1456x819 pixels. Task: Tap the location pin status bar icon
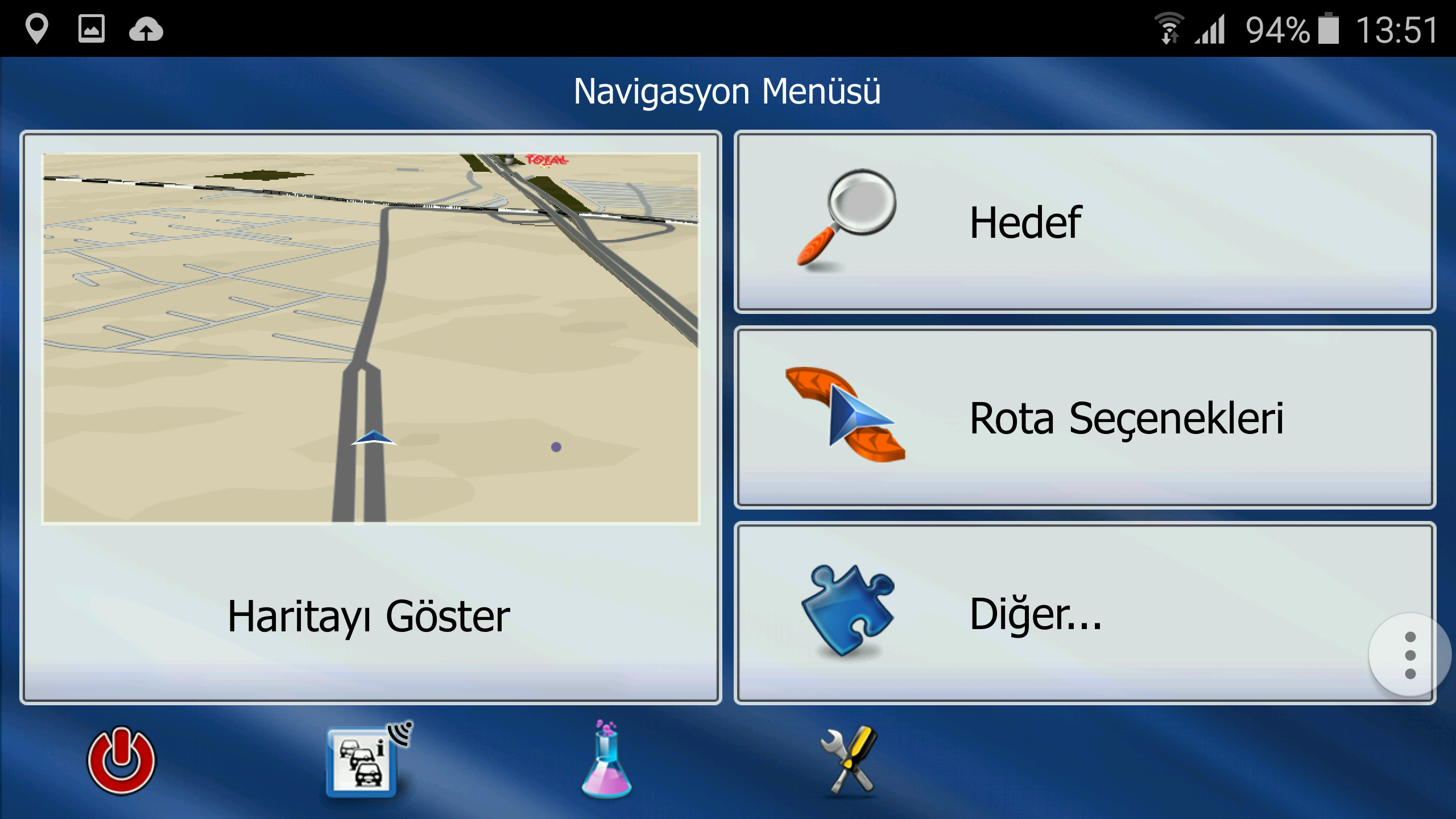pyautogui.click(x=37, y=28)
